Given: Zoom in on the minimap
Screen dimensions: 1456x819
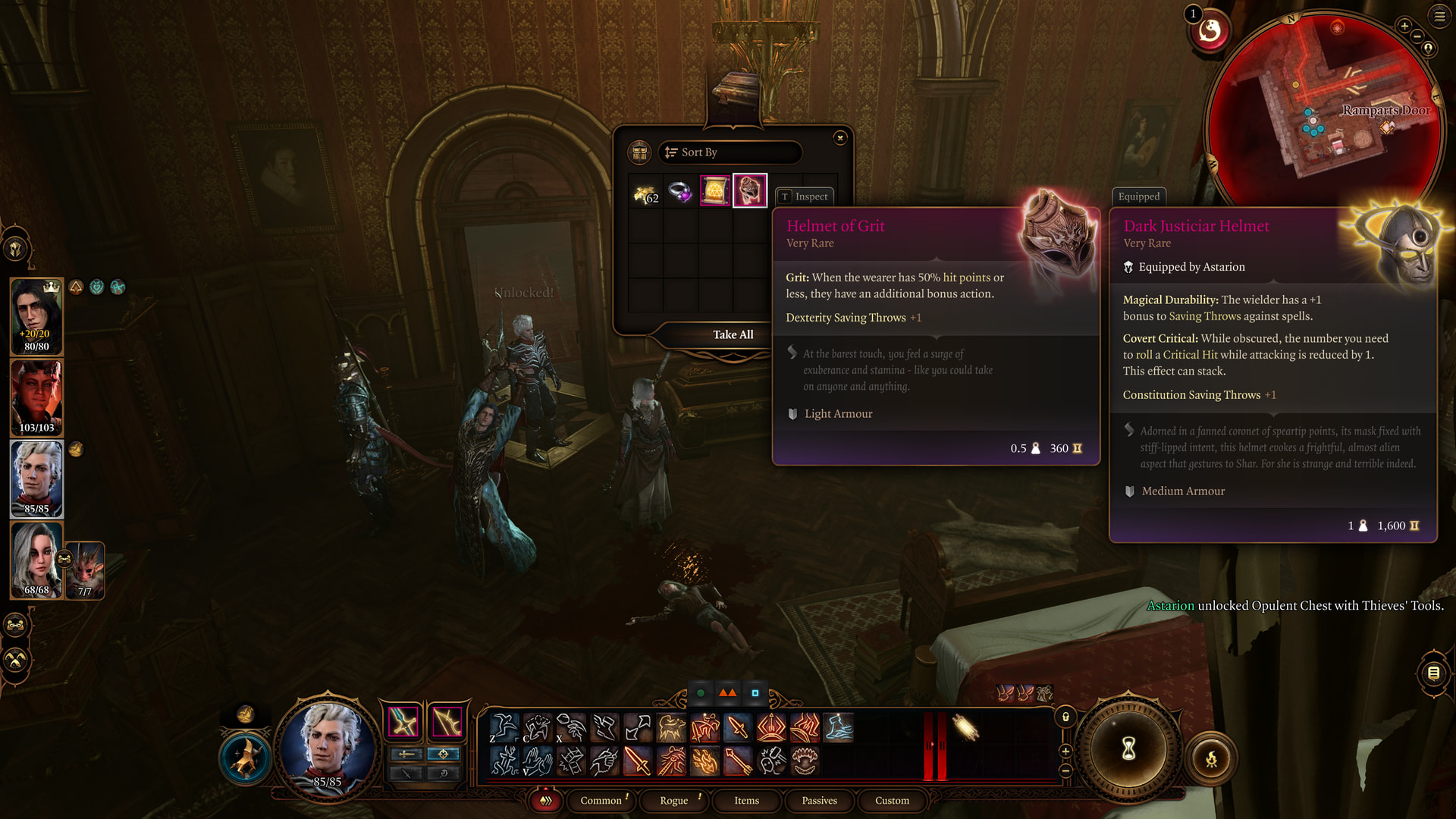Looking at the screenshot, I should click(1404, 27).
